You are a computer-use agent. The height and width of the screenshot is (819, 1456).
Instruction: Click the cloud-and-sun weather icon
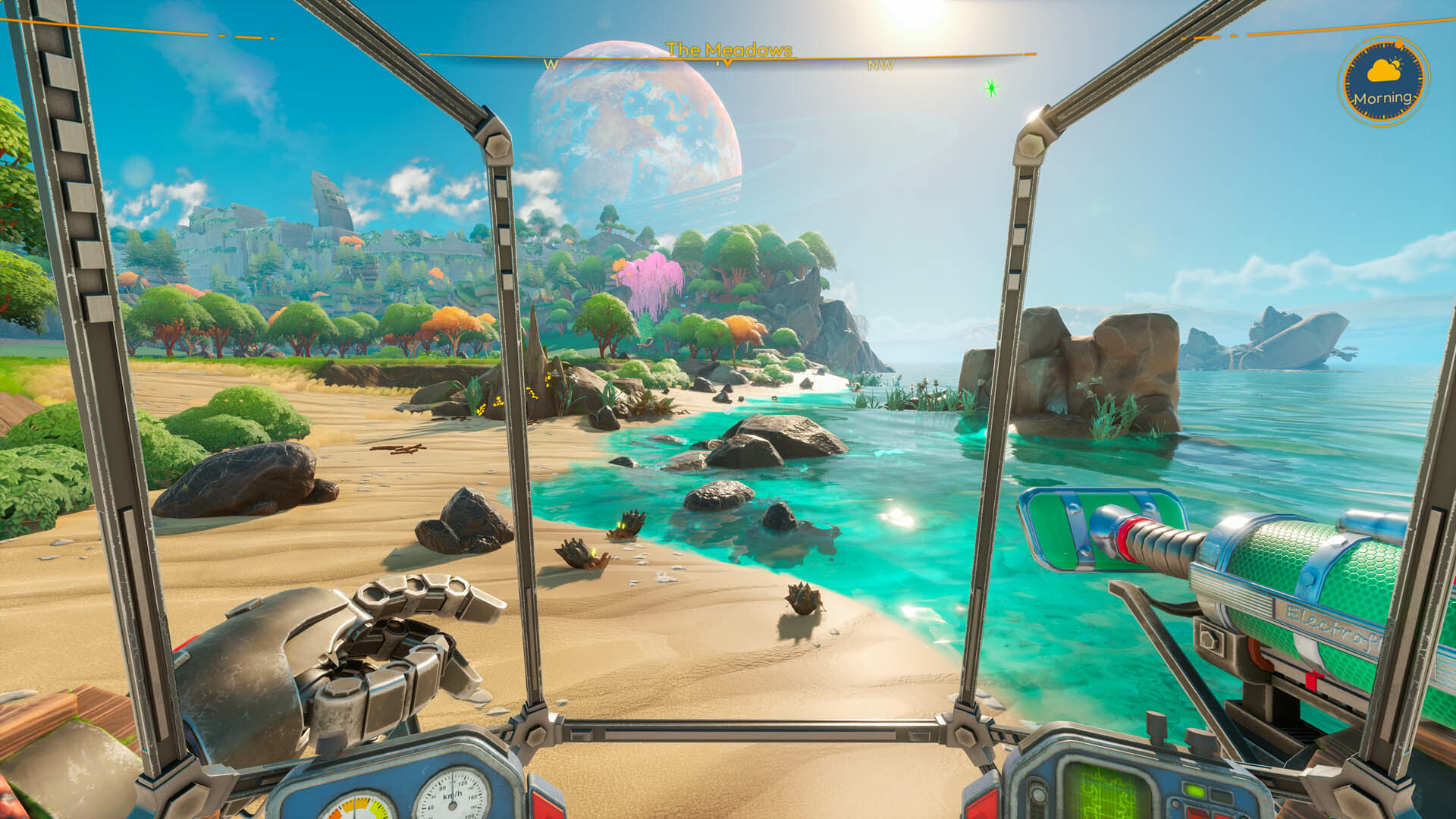click(1382, 71)
